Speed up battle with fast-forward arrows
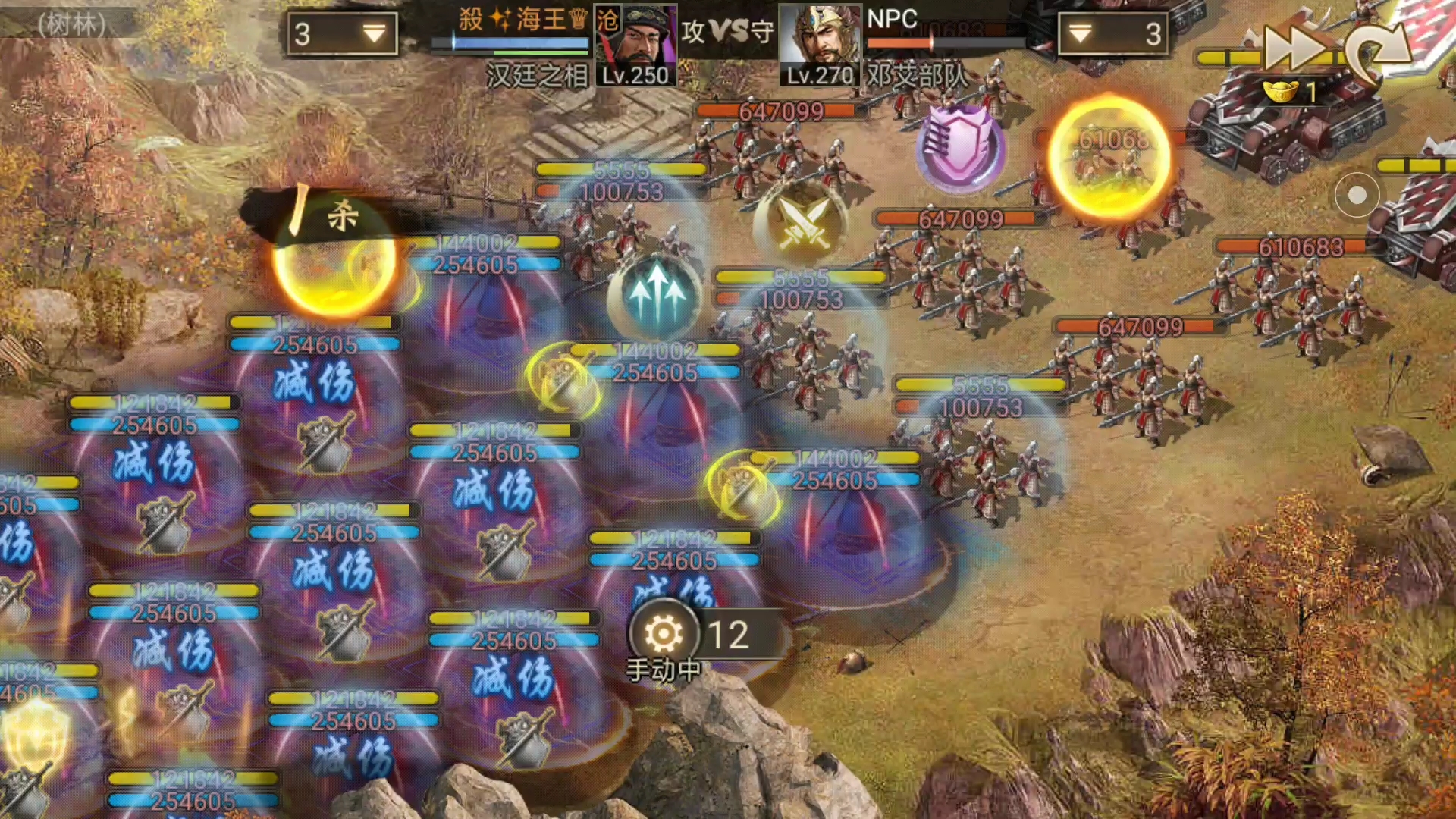 tap(1295, 49)
